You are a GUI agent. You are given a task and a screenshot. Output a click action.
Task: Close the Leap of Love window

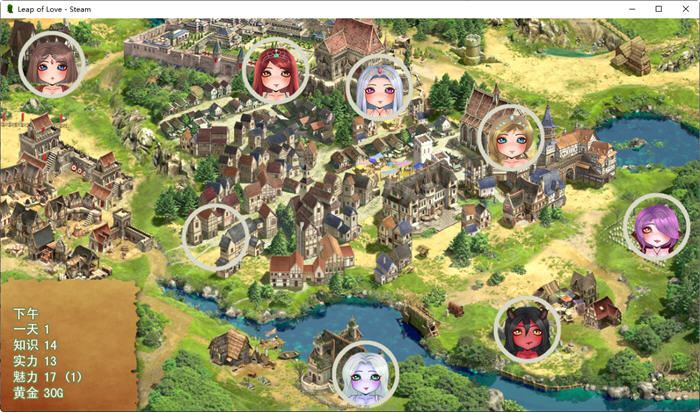(x=685, y=9)
